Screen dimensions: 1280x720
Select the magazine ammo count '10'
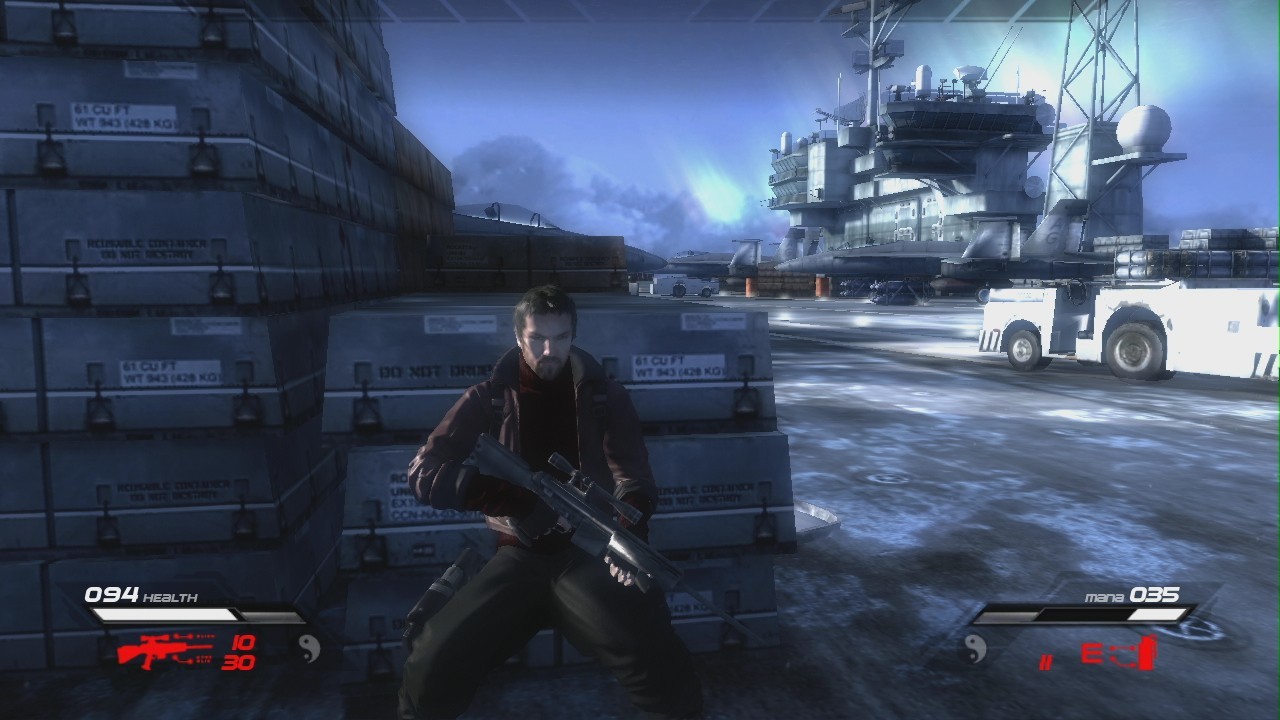point(242,643)
